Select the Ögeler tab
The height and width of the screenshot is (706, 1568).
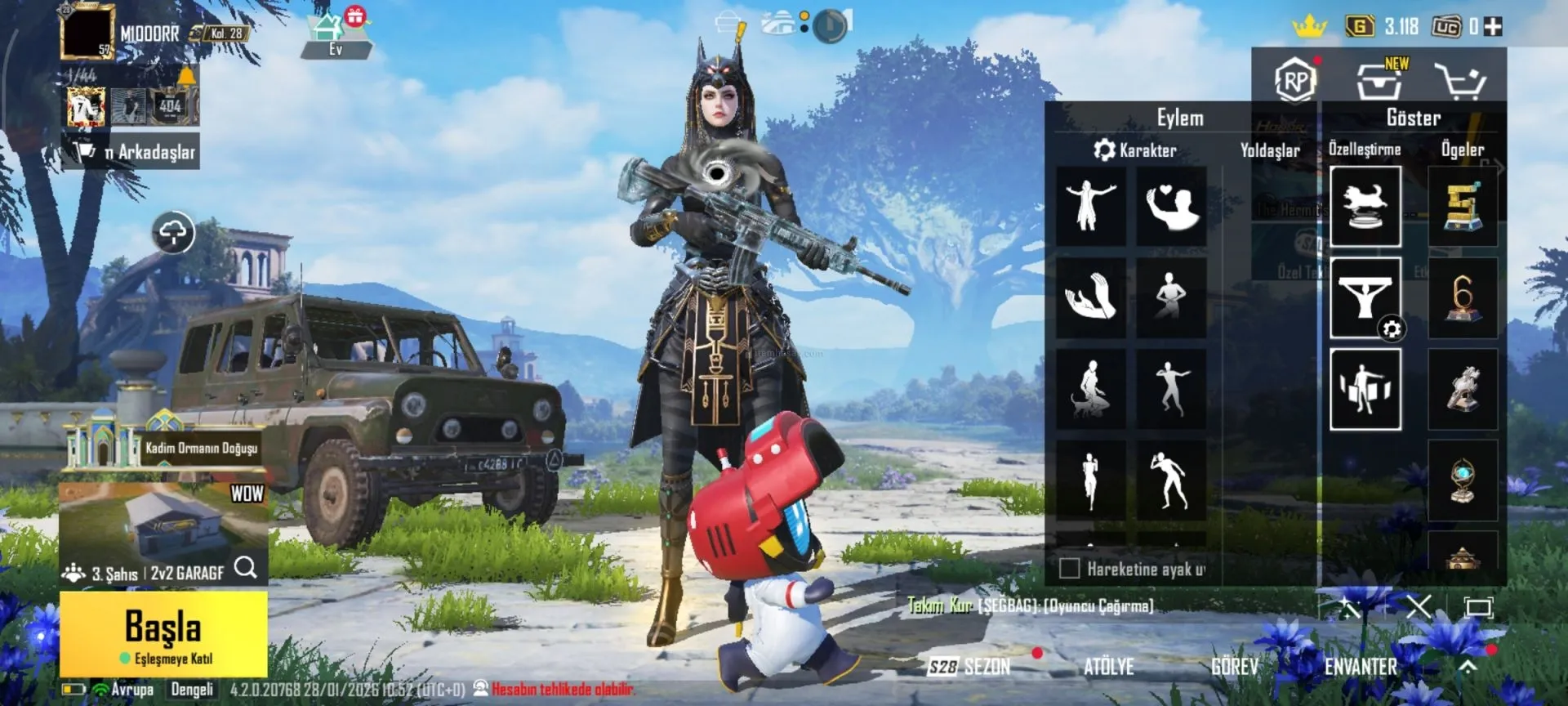tap(1462, 150)
